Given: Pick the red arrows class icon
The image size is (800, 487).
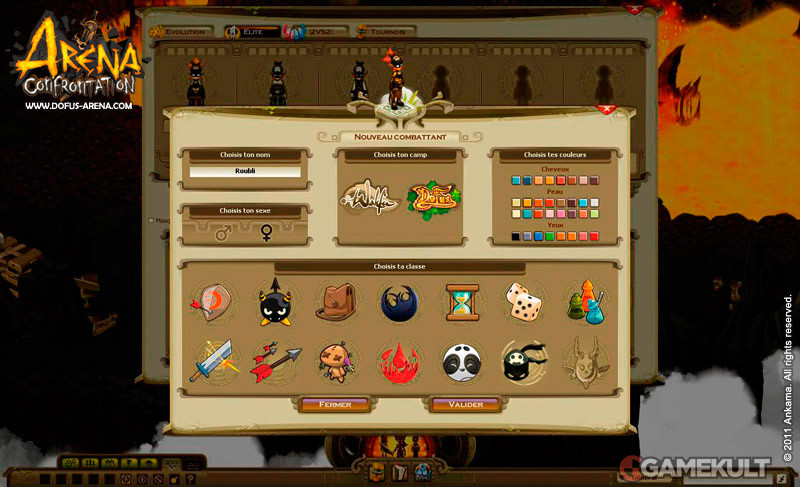Looking at the screenshot, I should 275,362.
